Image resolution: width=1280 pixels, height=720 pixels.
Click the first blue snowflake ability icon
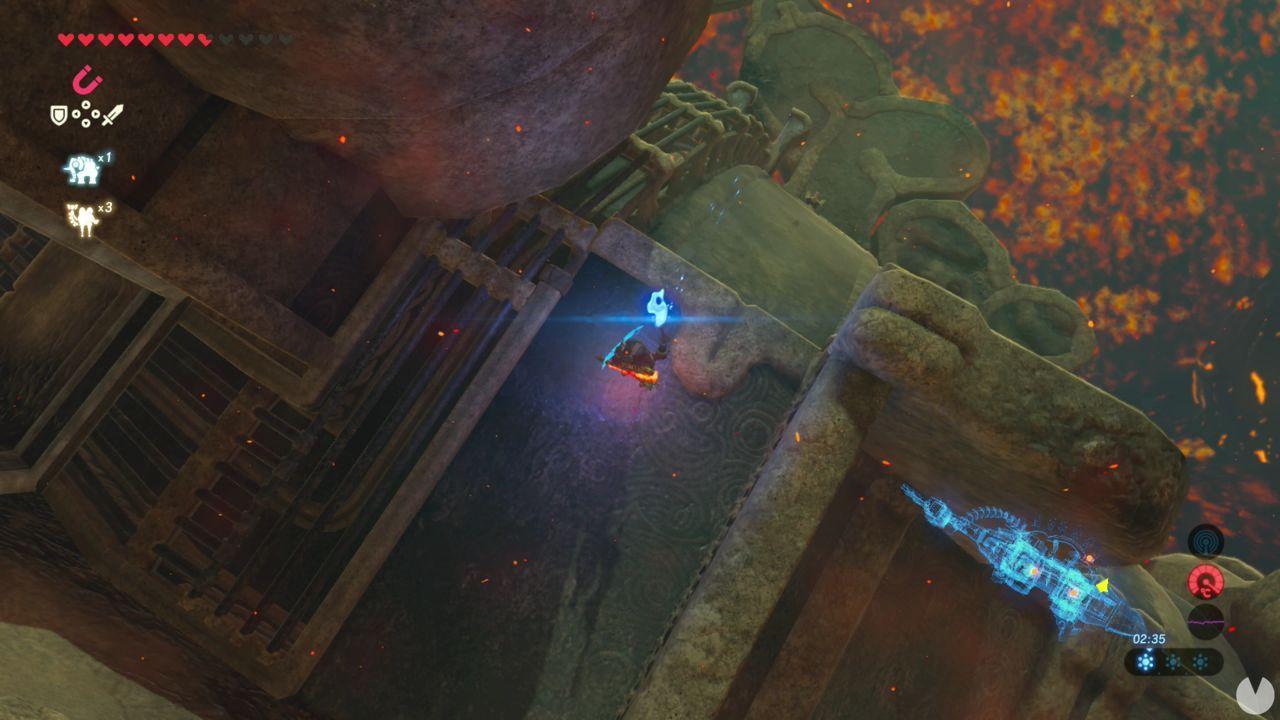point(1147,661)
